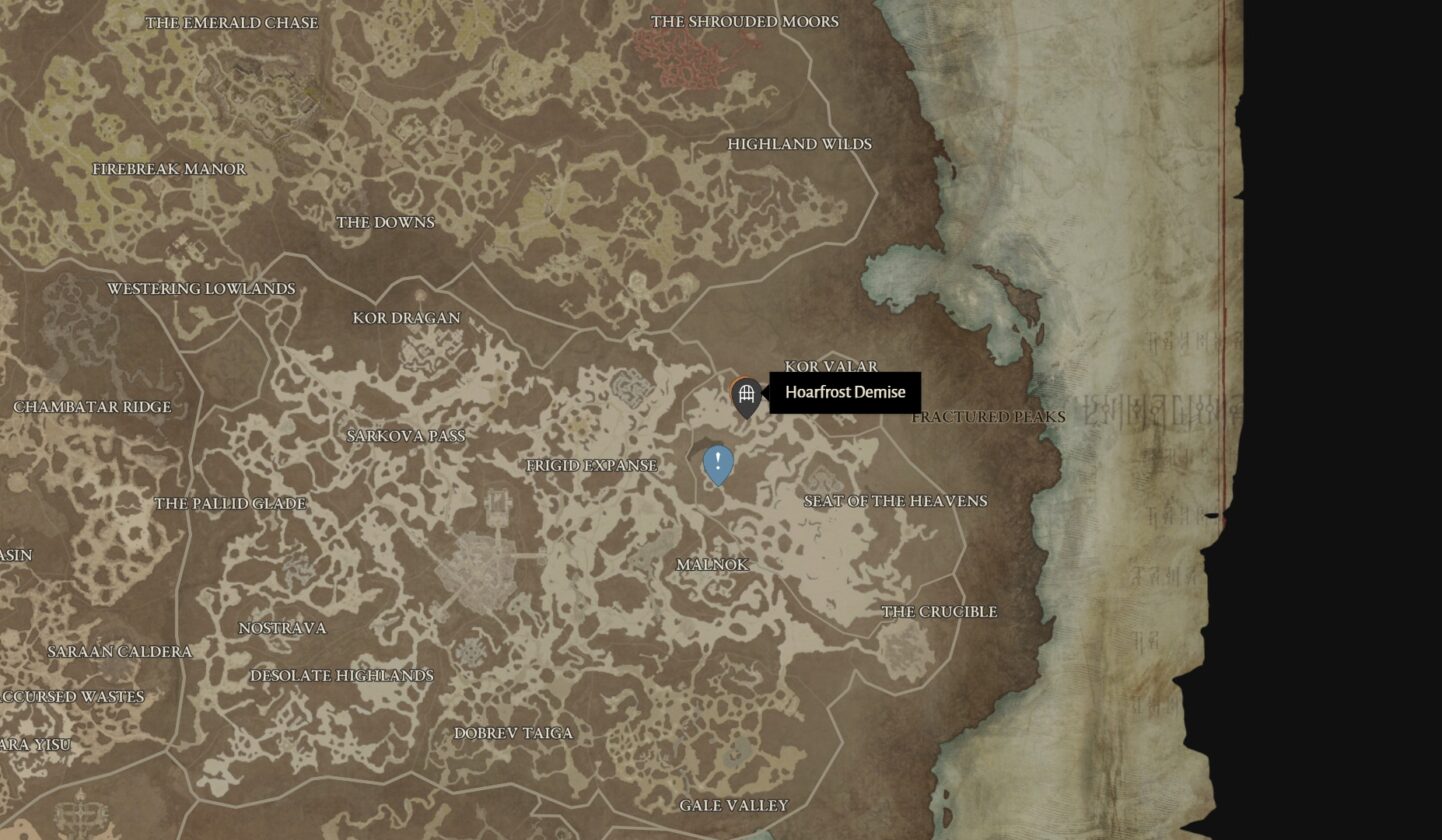Click the Dobrev Taiga area name

click(x=511, y=732)
